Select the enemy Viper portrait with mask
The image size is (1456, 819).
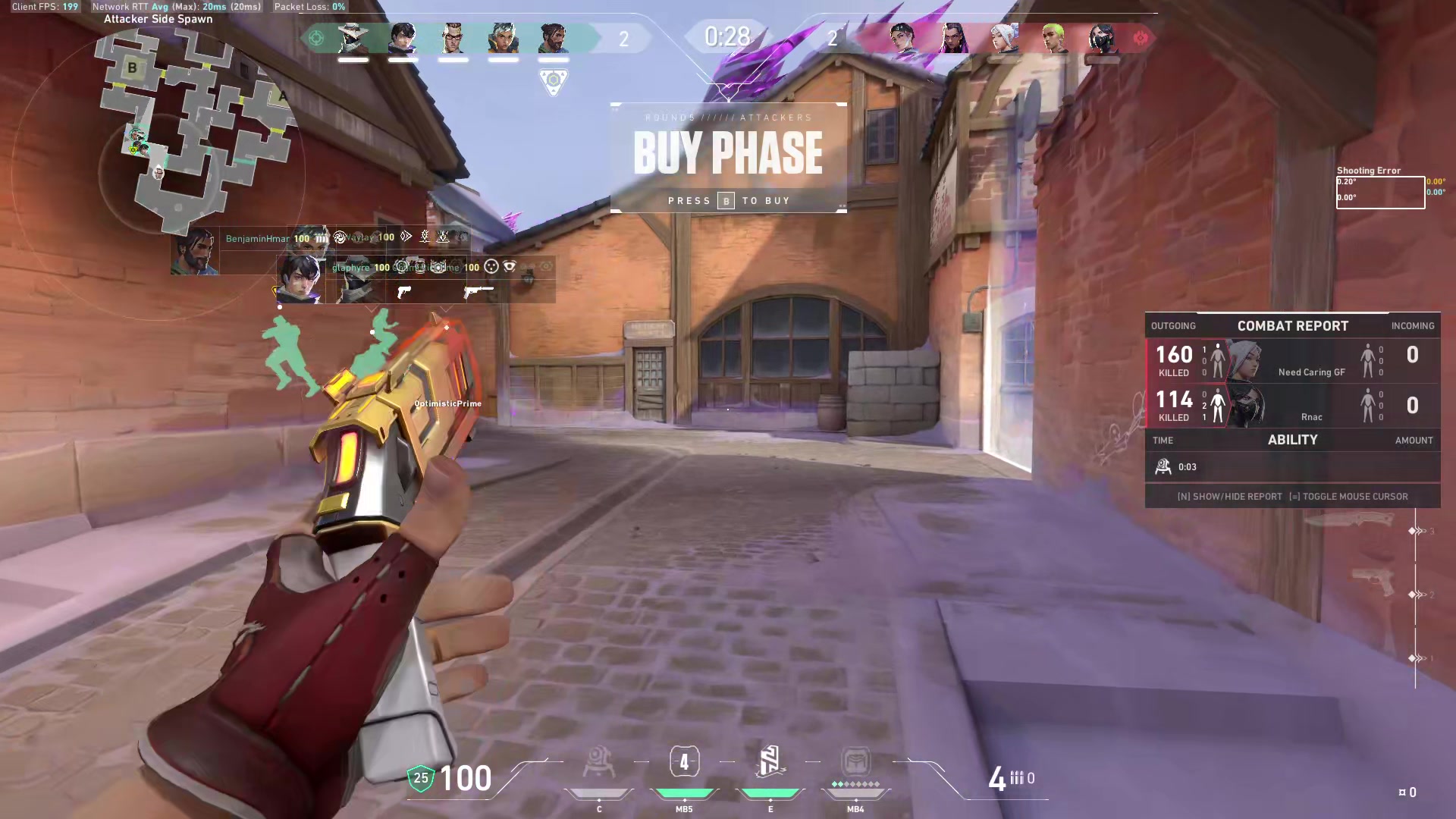[1103, 38]
